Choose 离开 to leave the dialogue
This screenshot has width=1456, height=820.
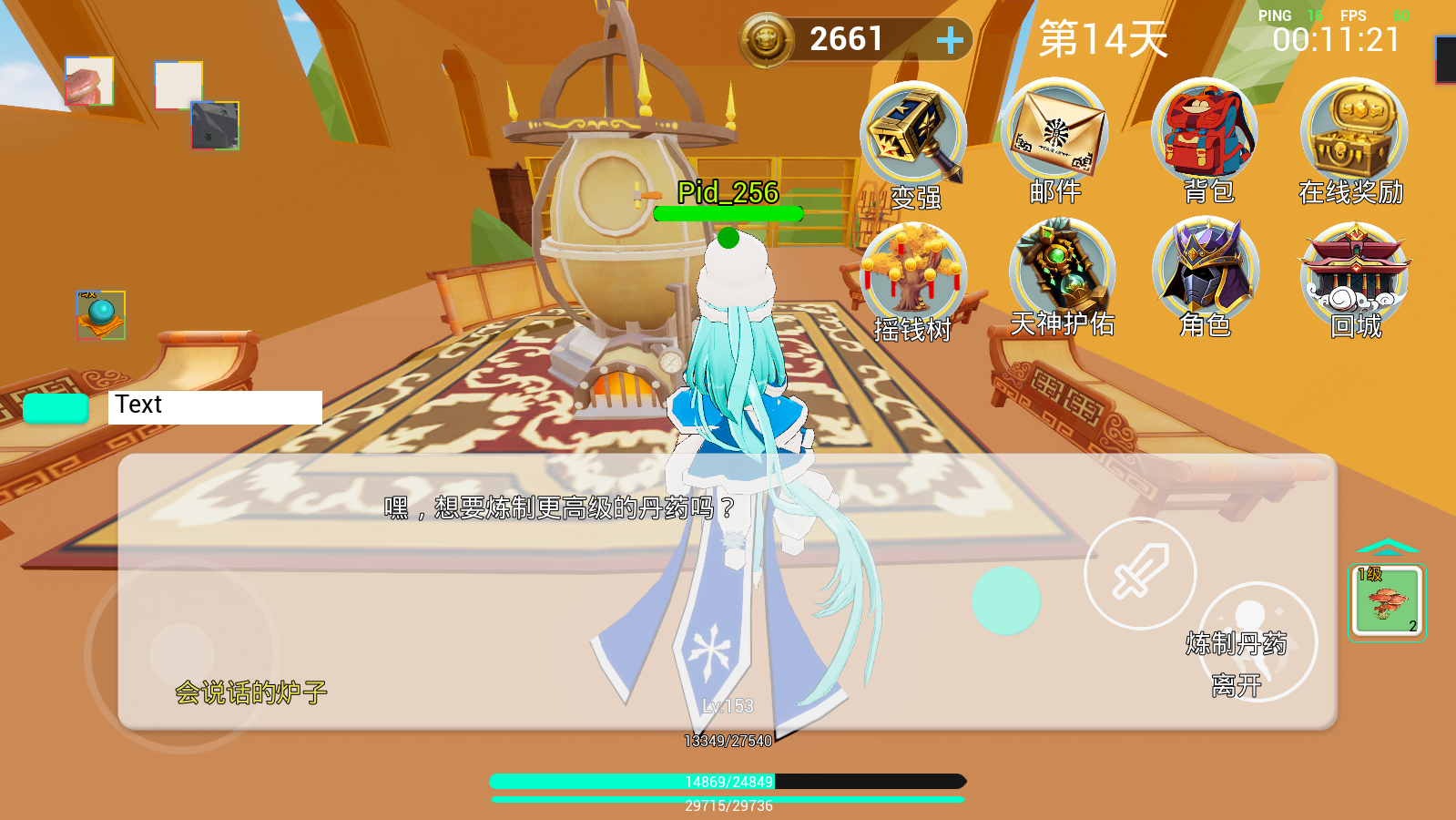(x=1236, y=685)
